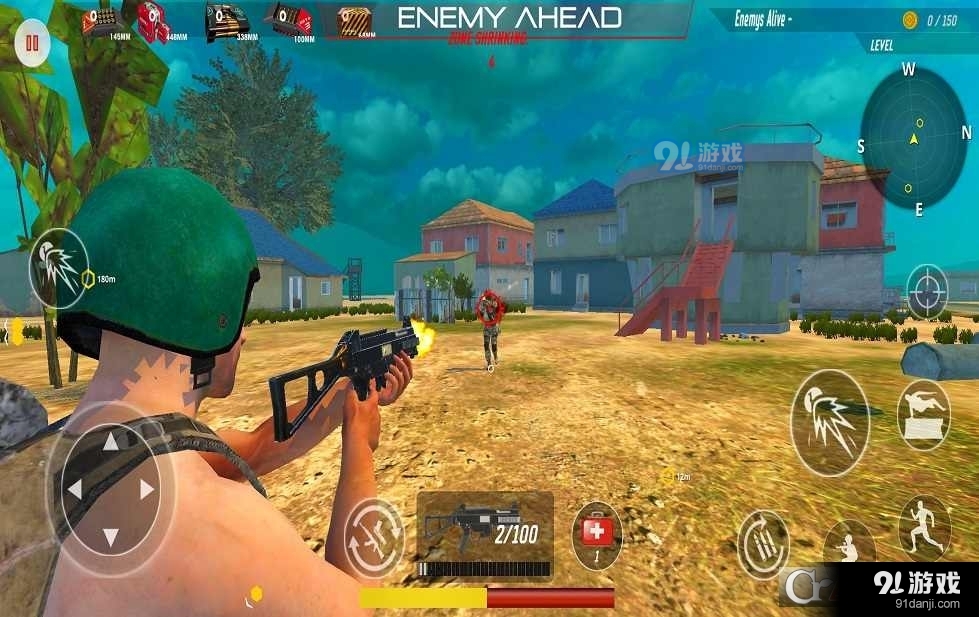979x617 pixels.
Task: Open the compass minimap
Action: (913, 139)
